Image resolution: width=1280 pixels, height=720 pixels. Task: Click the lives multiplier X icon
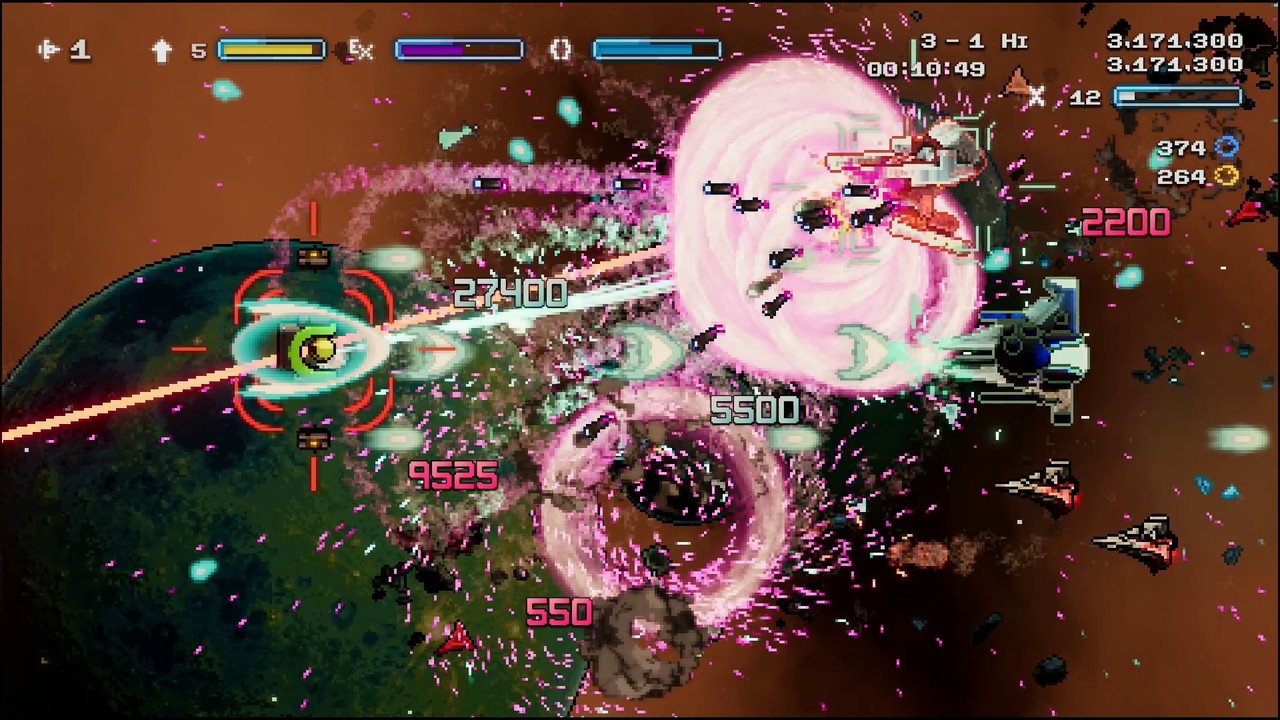point(1037,97)
